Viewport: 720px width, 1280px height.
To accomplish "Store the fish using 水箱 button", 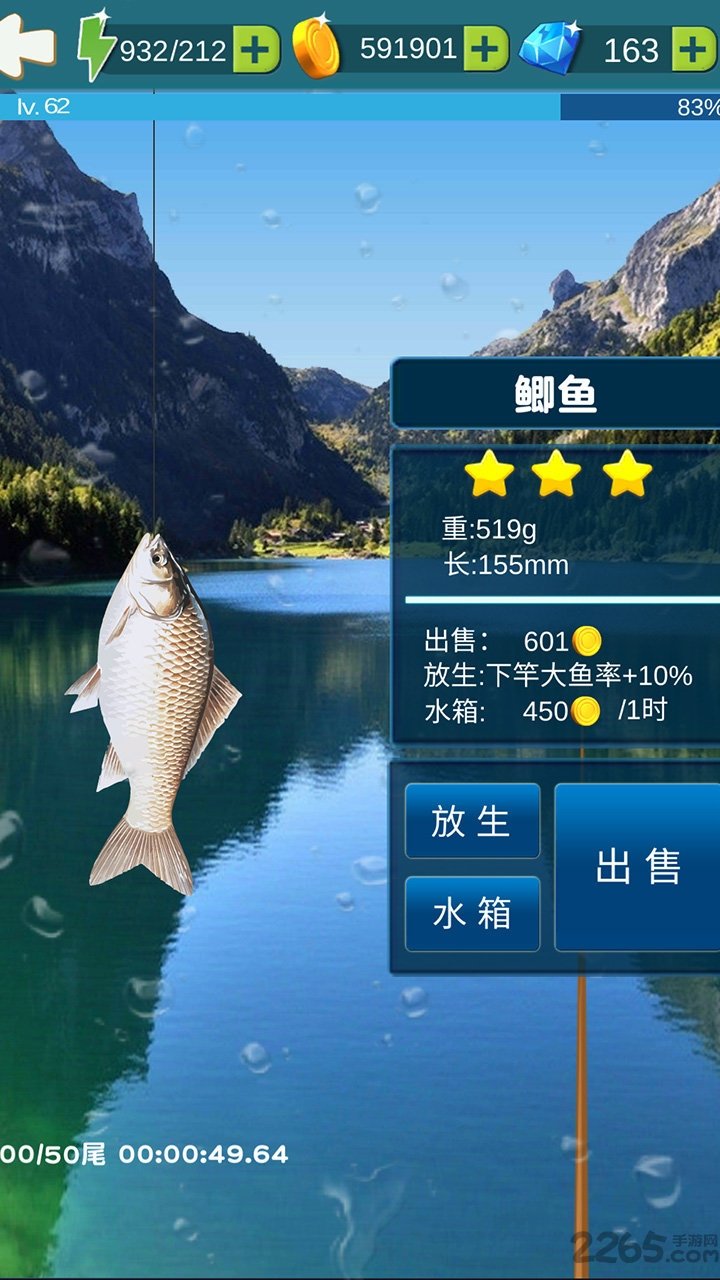I will pos(472,913).
